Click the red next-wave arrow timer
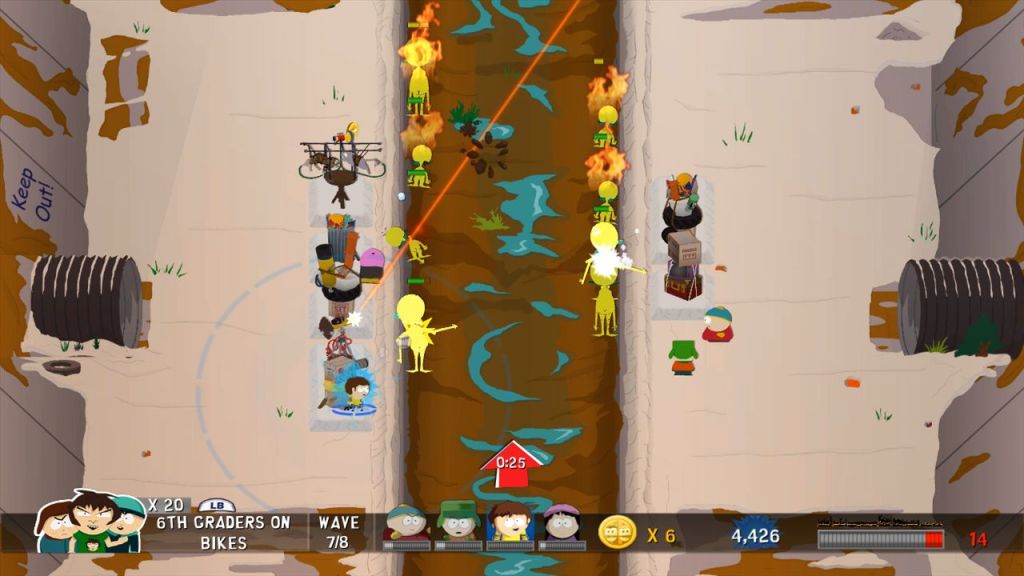Image resolution: width=1024 pixels, height=576 pixels. click(511, 464)
